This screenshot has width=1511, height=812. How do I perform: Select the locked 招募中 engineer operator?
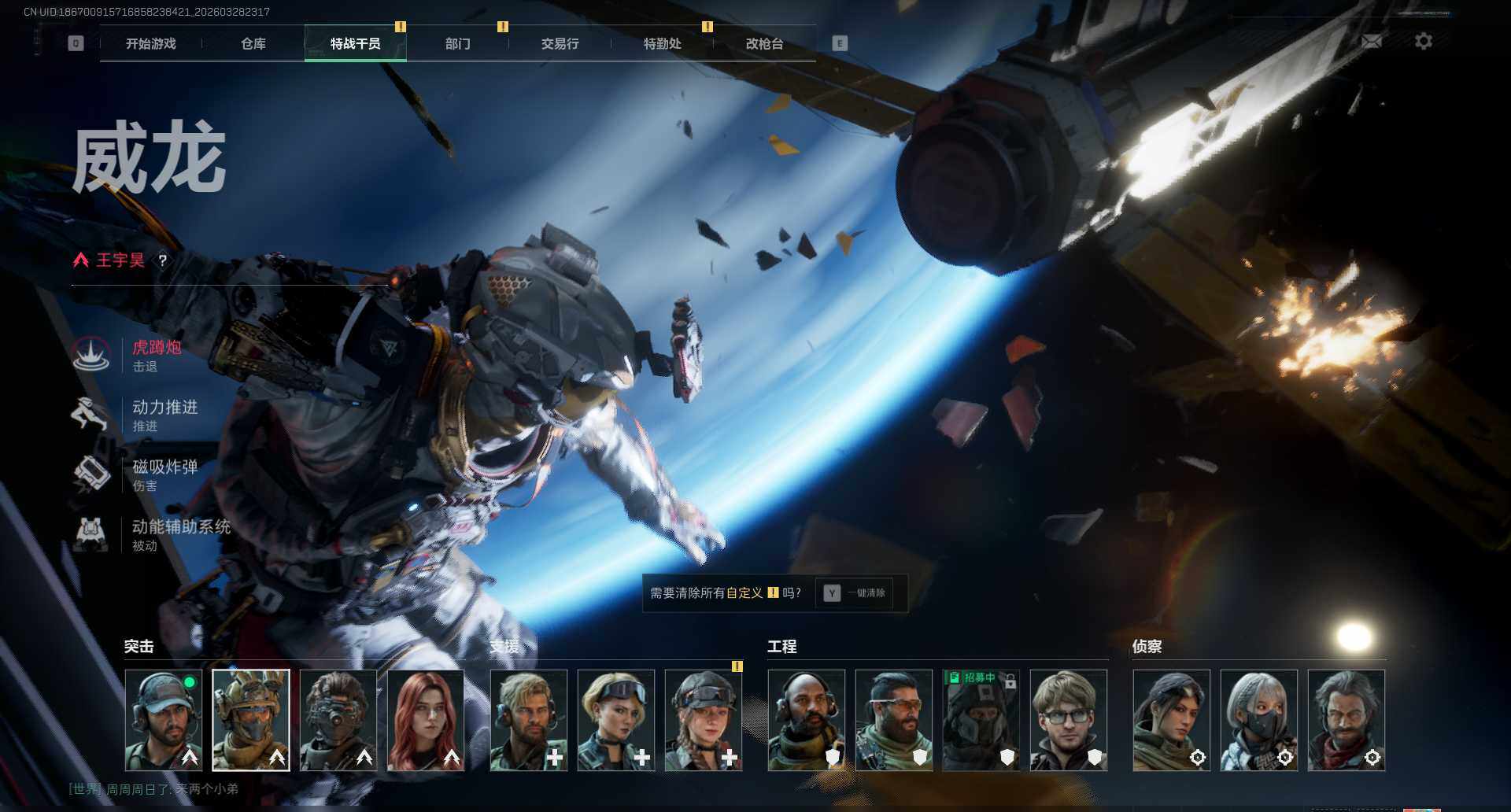[981, 720]
